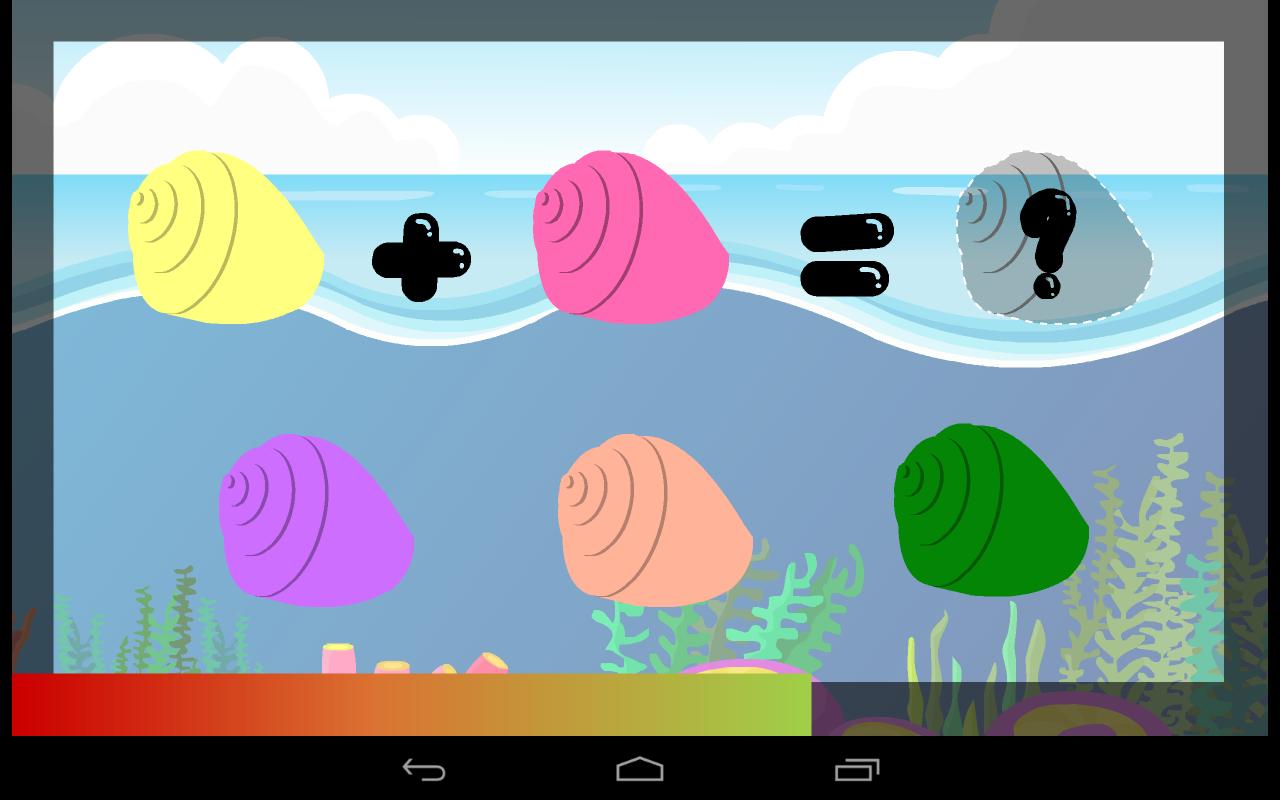Tap the seaweed cluster on the right
The image size is (1280, 800).
tap(1160, 550)
